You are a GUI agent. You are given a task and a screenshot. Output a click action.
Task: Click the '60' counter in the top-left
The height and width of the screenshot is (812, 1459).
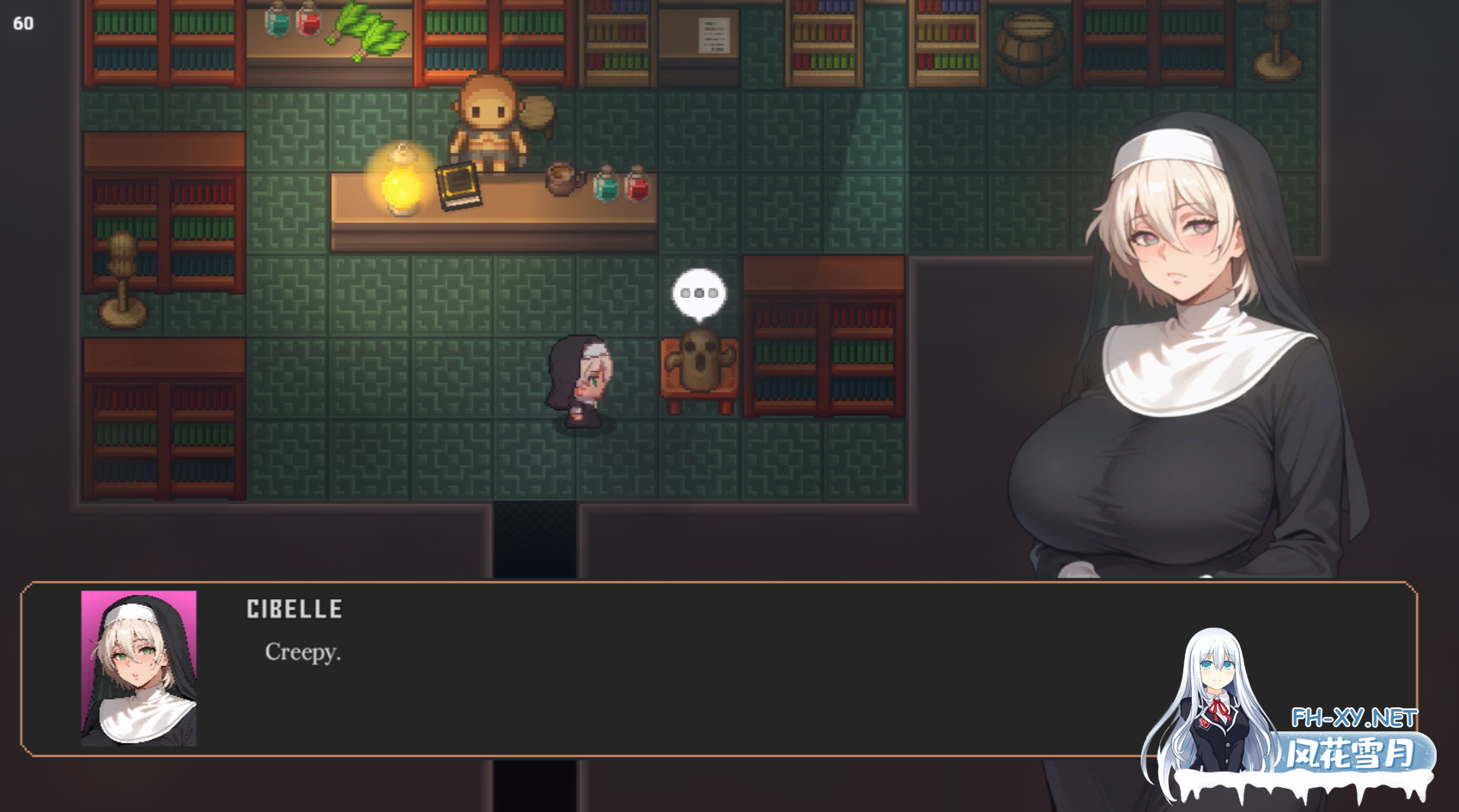(22, 23)
